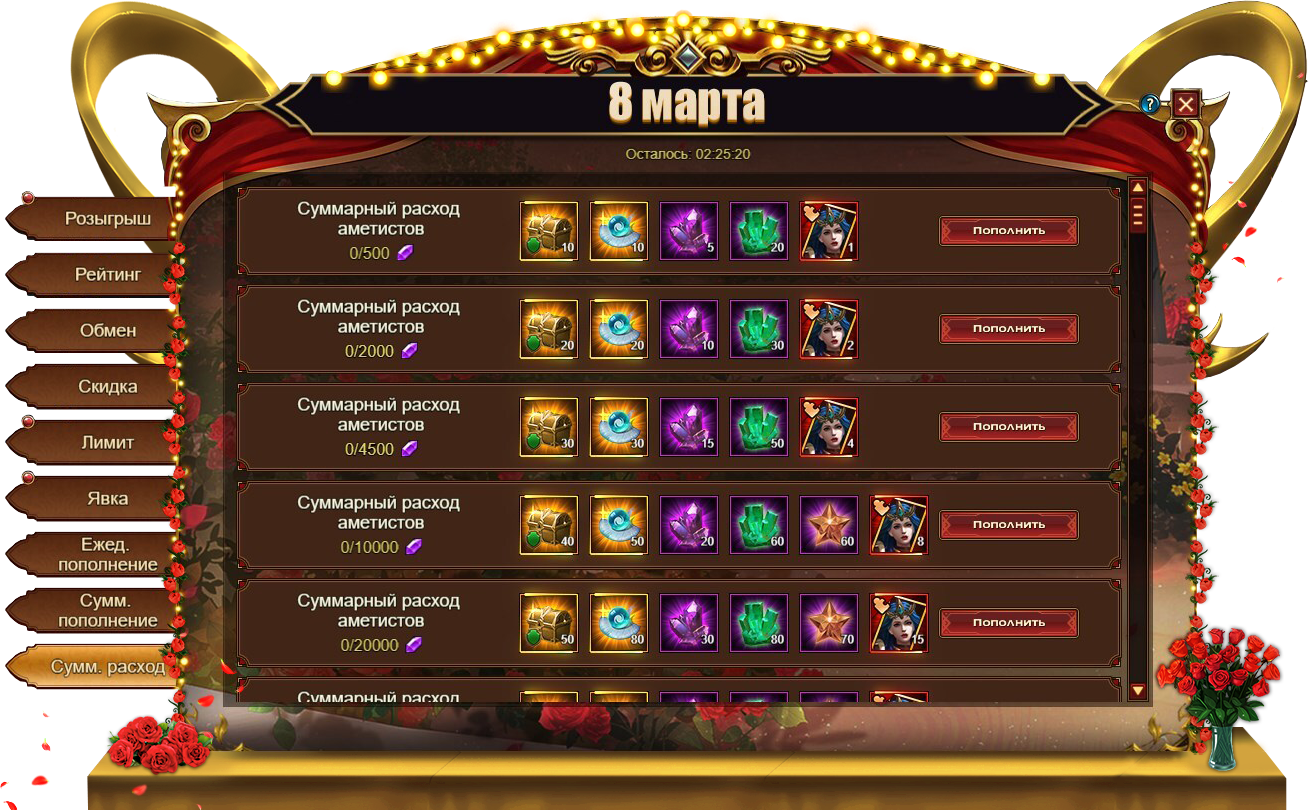Show the Скидка tab
The height and width of the screenshot is (810, 1314).
click(x=107, y=386)
